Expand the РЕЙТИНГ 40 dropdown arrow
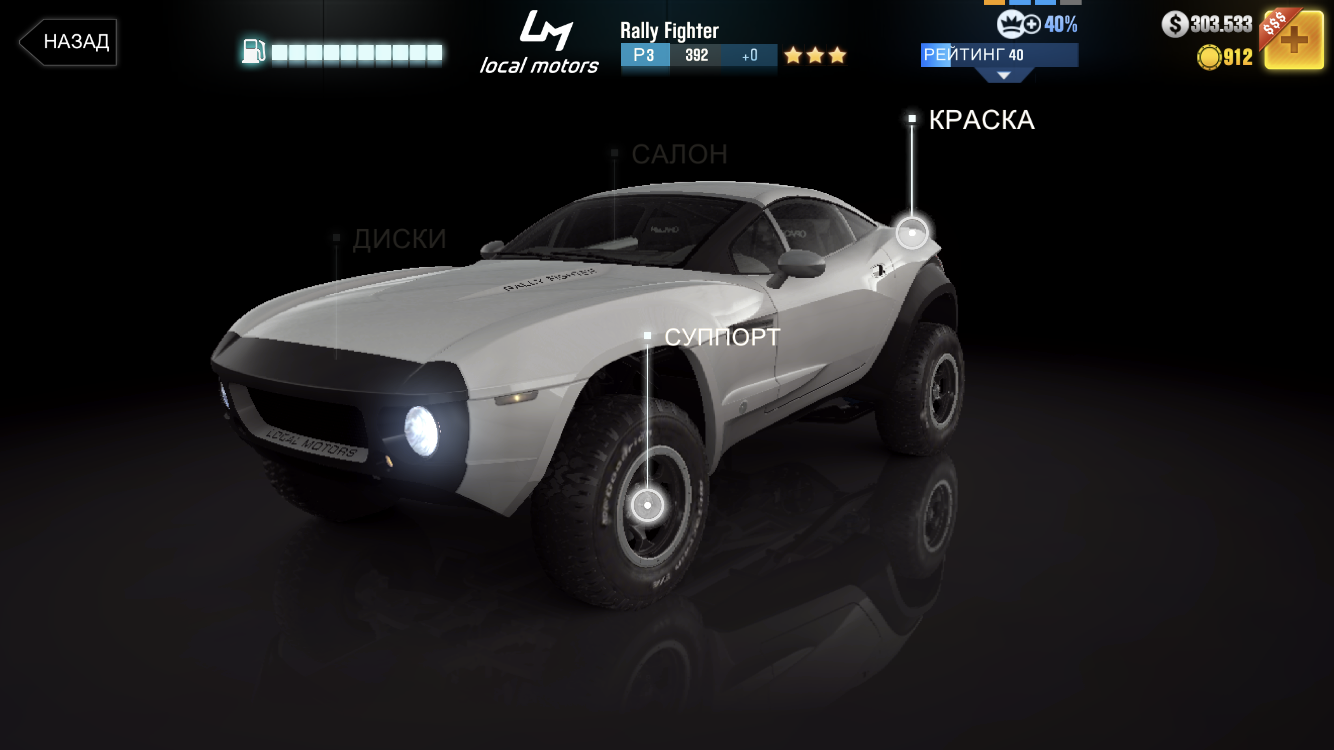 tap(1002, 75)
